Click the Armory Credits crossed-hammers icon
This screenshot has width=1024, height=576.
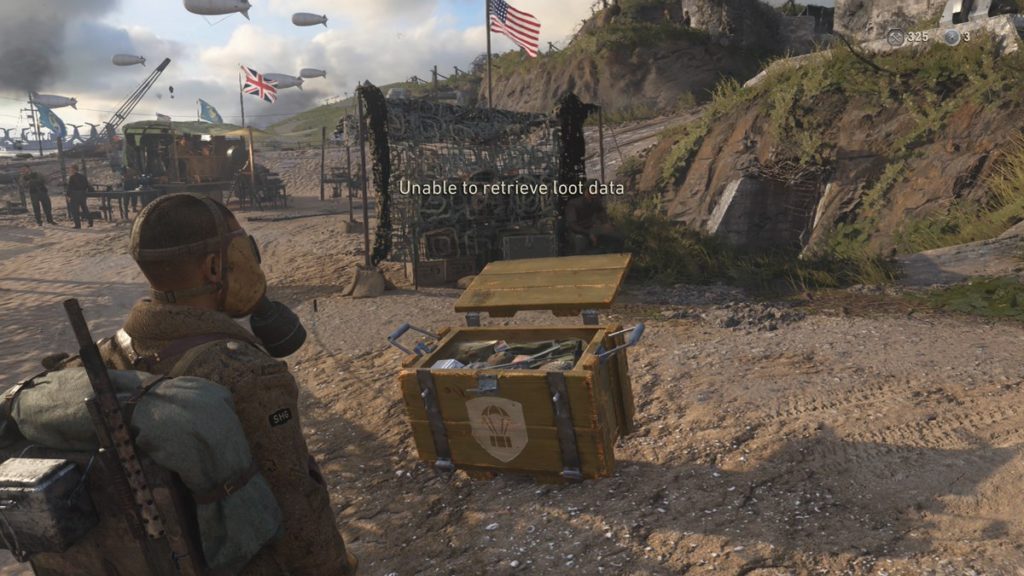coord(895,37)
